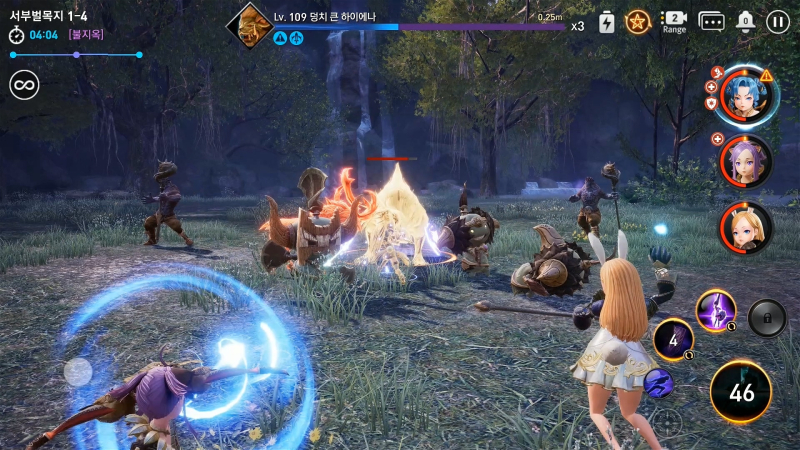The image size is (800, 450).
Task: Tap the crosshair target-lock icon
Action: coord(668,421)
